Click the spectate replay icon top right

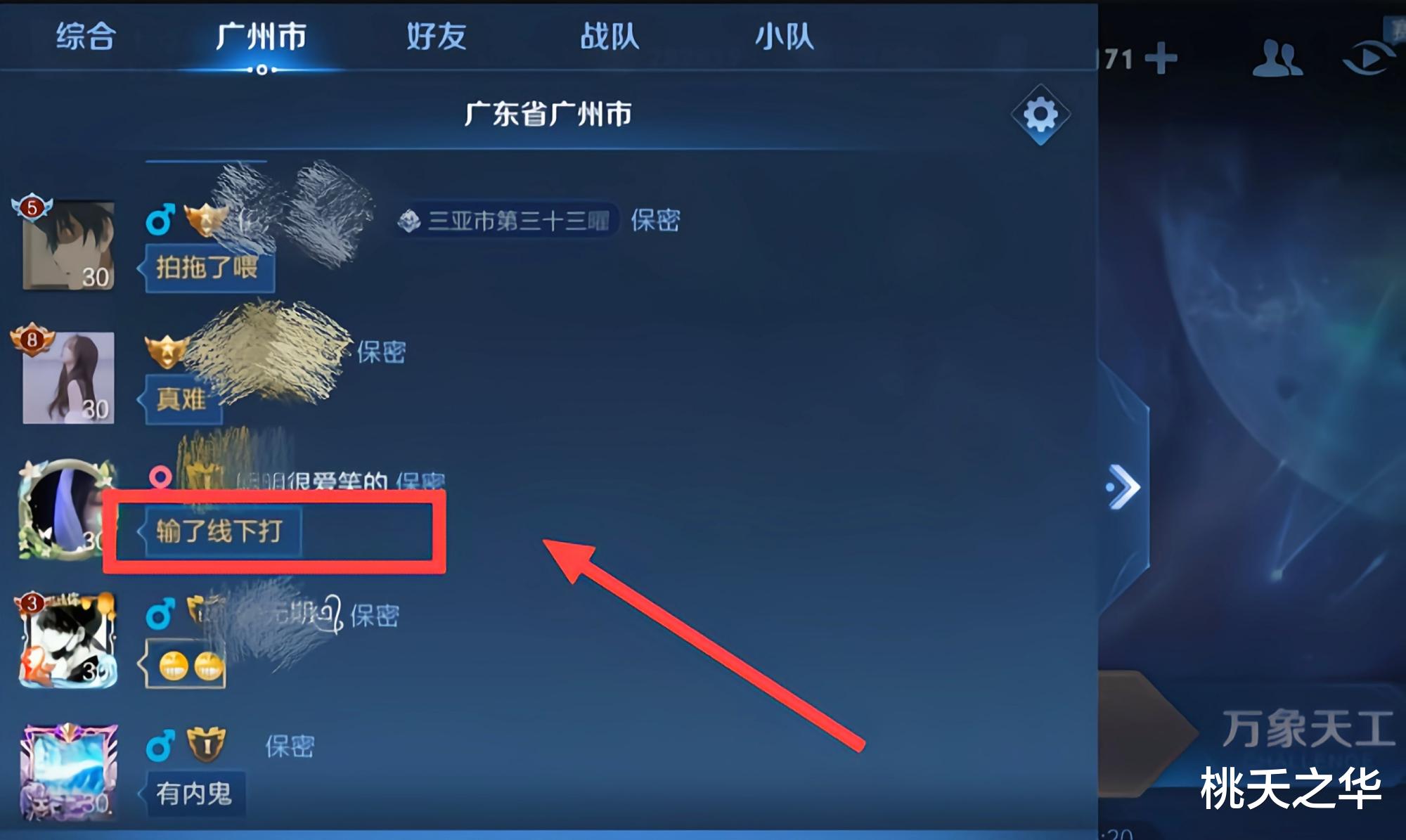pos(1364,56)
